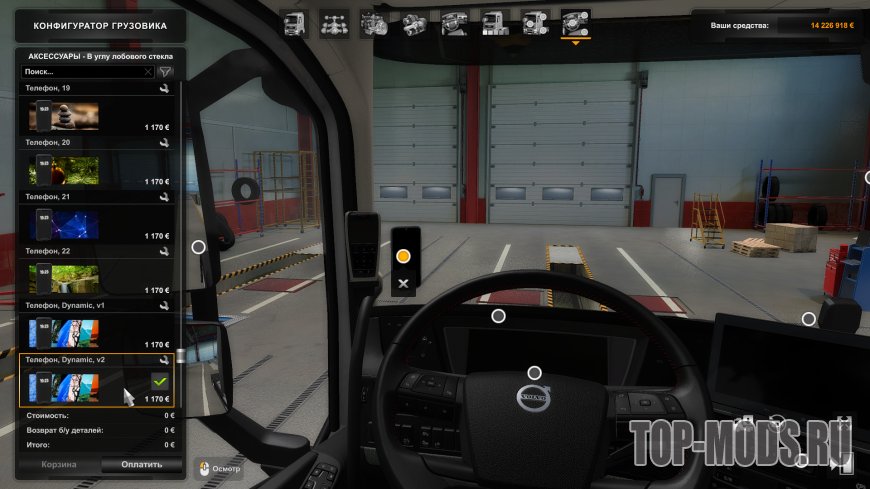Select the orange accessory slot marker
This screenshot has height=489, width=870.
pyautogui.click(x=403, y=257)
